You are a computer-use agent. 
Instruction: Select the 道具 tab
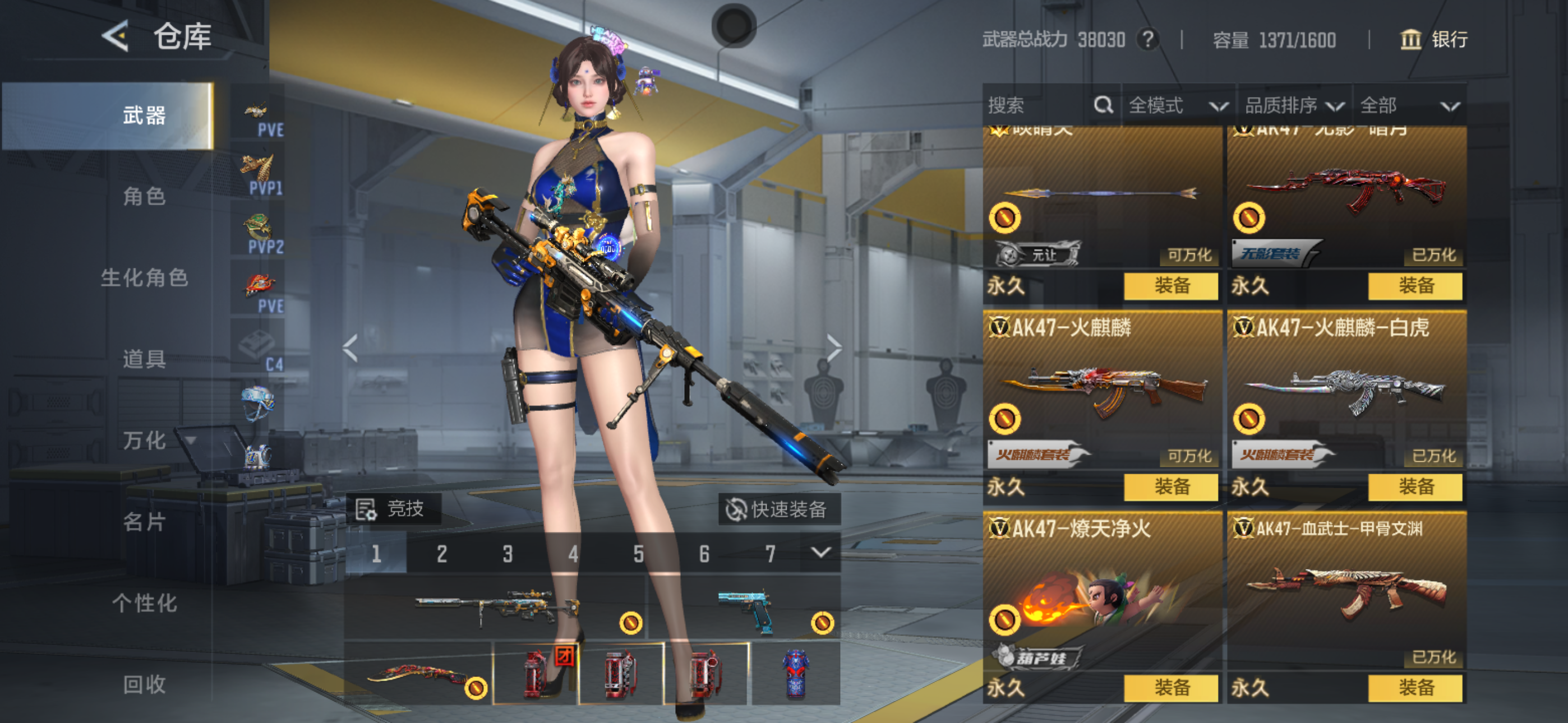(144, 359)
